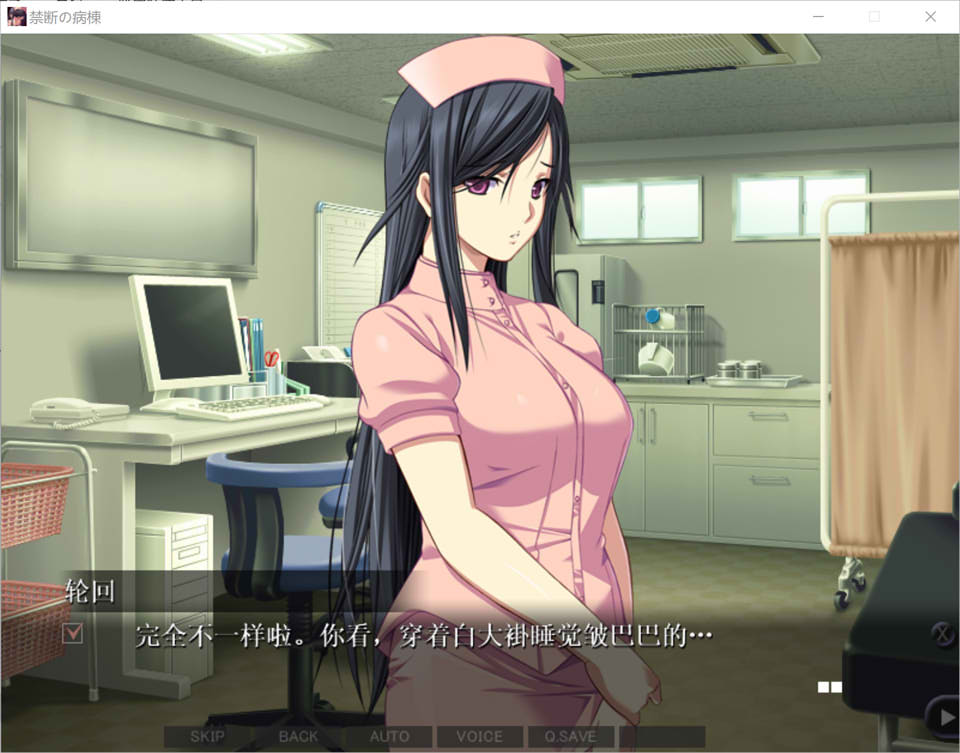Image resolution: width=960 pixels, height=753 pixels.
Task: Hide the text box with X button
Action: click(x=942, y=633)
